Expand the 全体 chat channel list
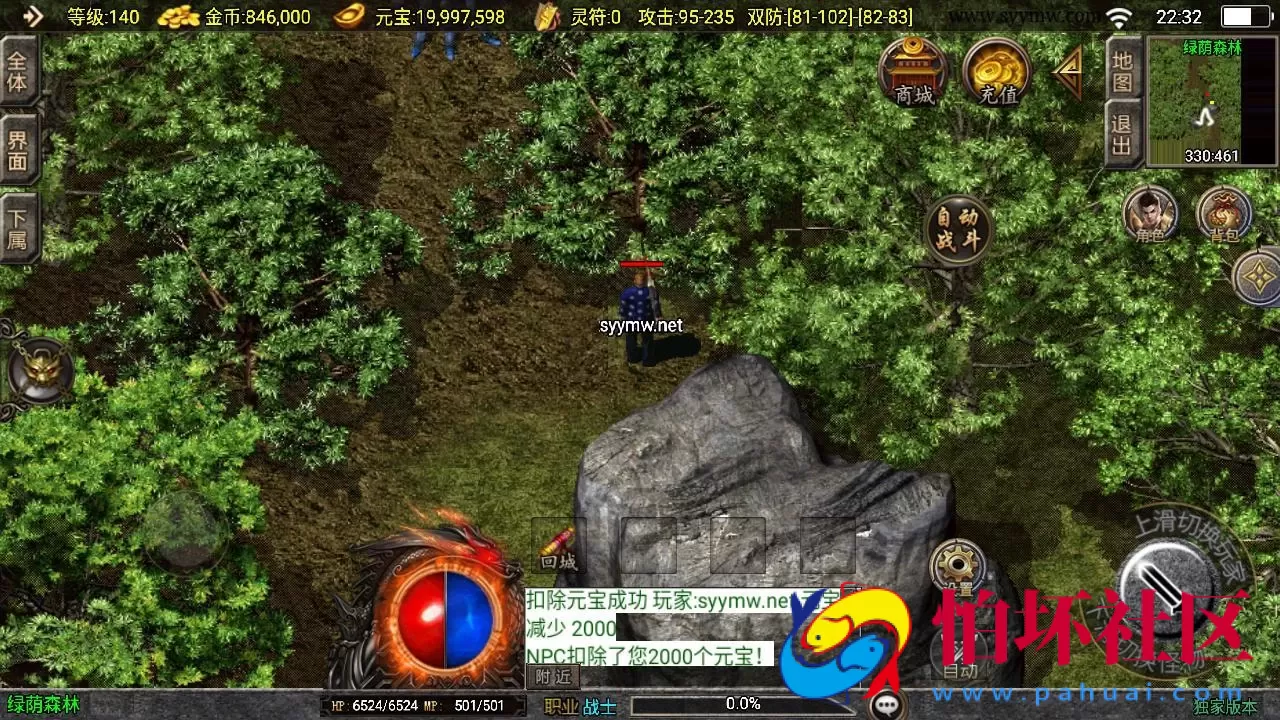This screenshot has width=1280, height=720. pyautogui.click(x=20, y=70)
